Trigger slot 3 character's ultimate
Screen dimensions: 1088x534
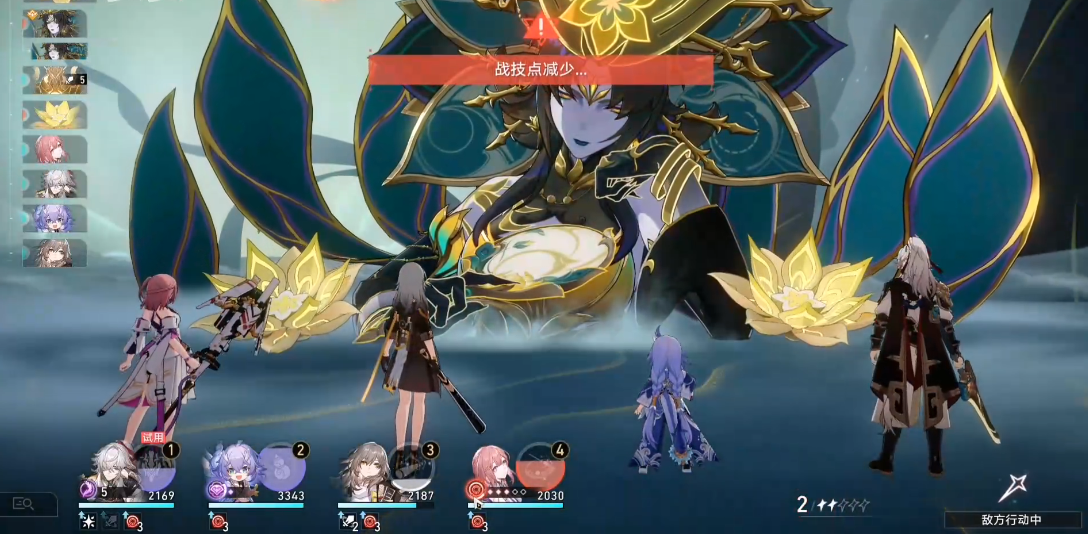[410, 468]
